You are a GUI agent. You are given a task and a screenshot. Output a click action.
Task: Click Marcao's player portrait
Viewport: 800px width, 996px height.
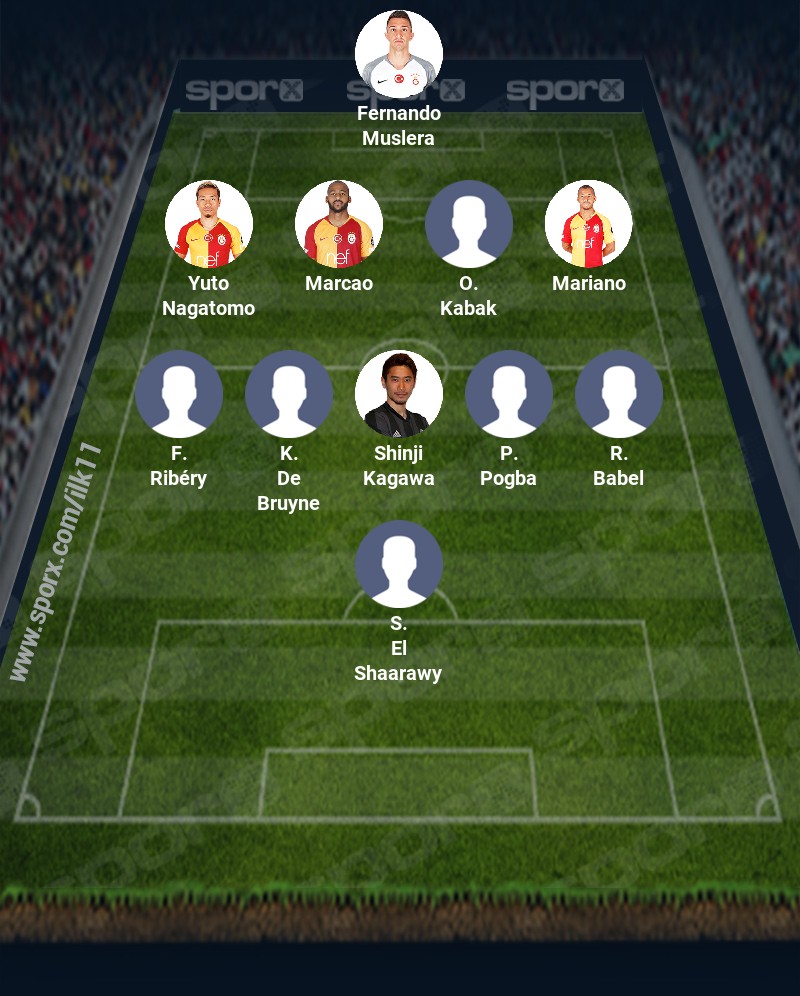click(x=339, y=224)
